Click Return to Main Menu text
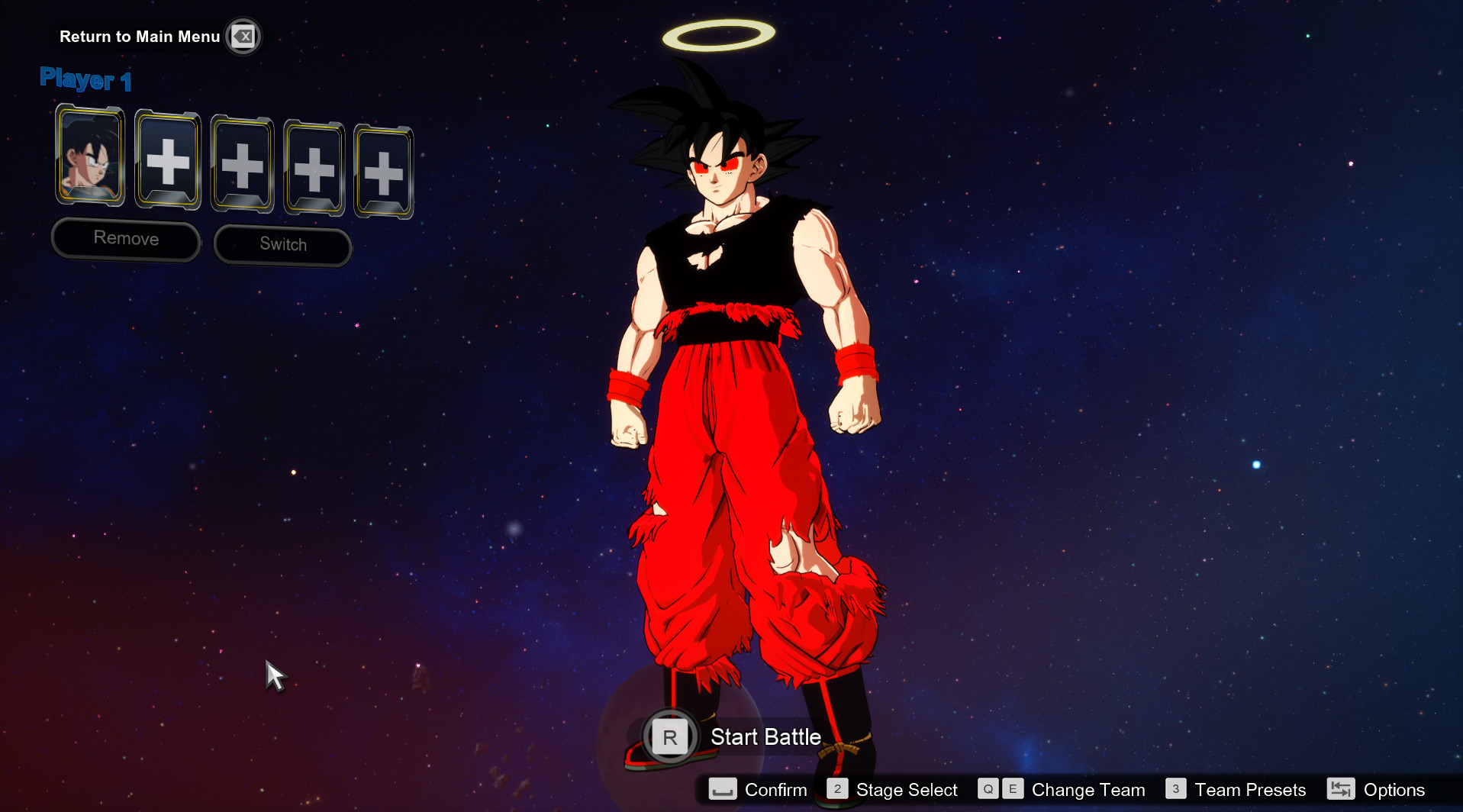Screen dimensions: 1463x812 coord(139,36)
